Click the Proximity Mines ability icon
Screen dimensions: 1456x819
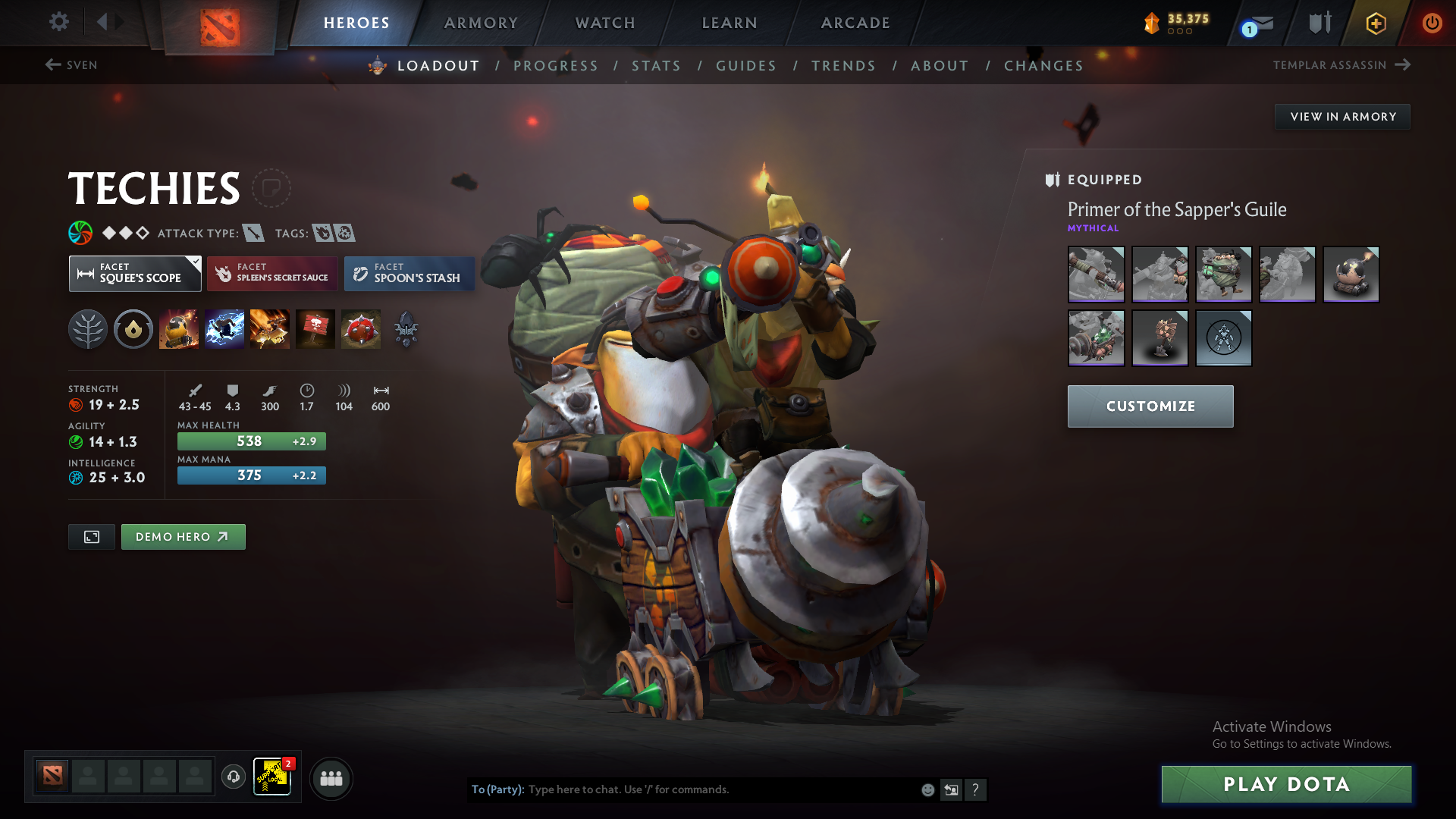click(x=361, y=328)
